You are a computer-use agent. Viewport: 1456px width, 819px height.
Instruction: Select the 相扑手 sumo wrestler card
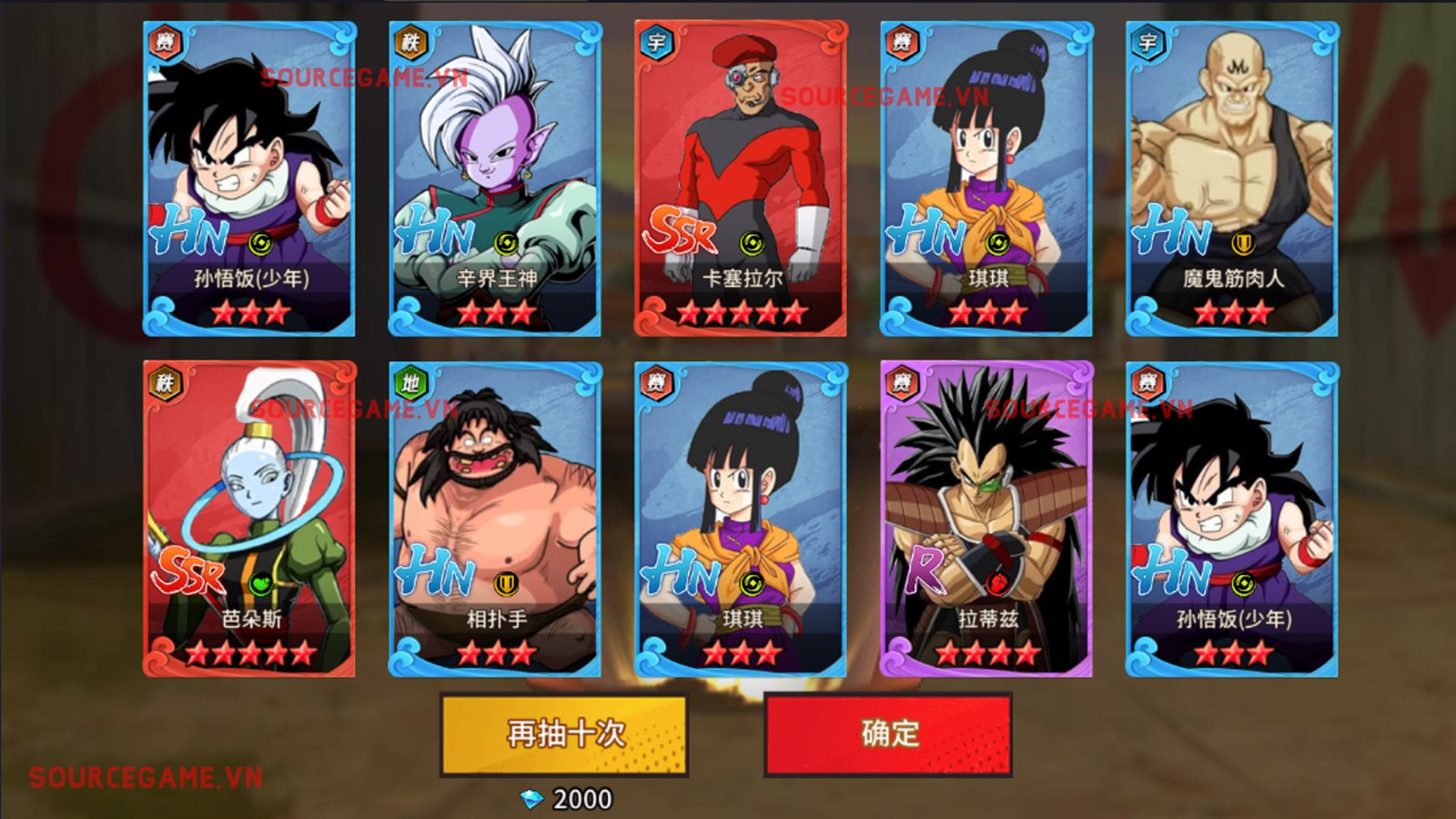(x=495, y=519)
